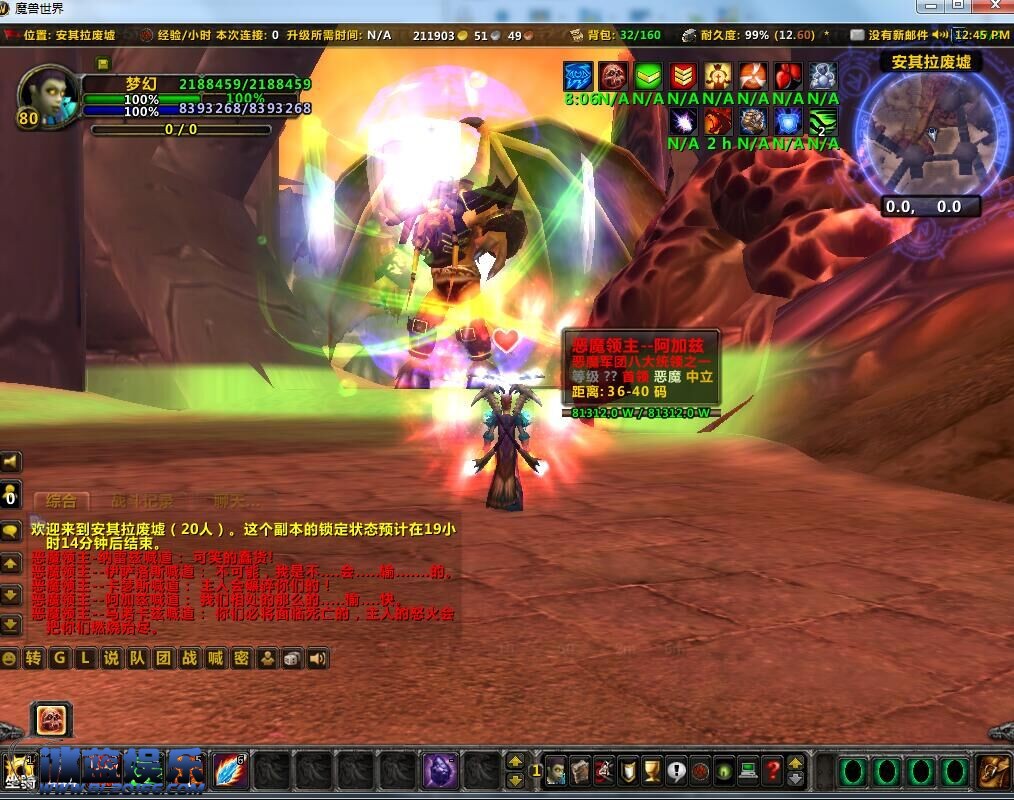Click the red skull pet bar ability
The height and width of the screenshot is (800, 1014).
51,719
